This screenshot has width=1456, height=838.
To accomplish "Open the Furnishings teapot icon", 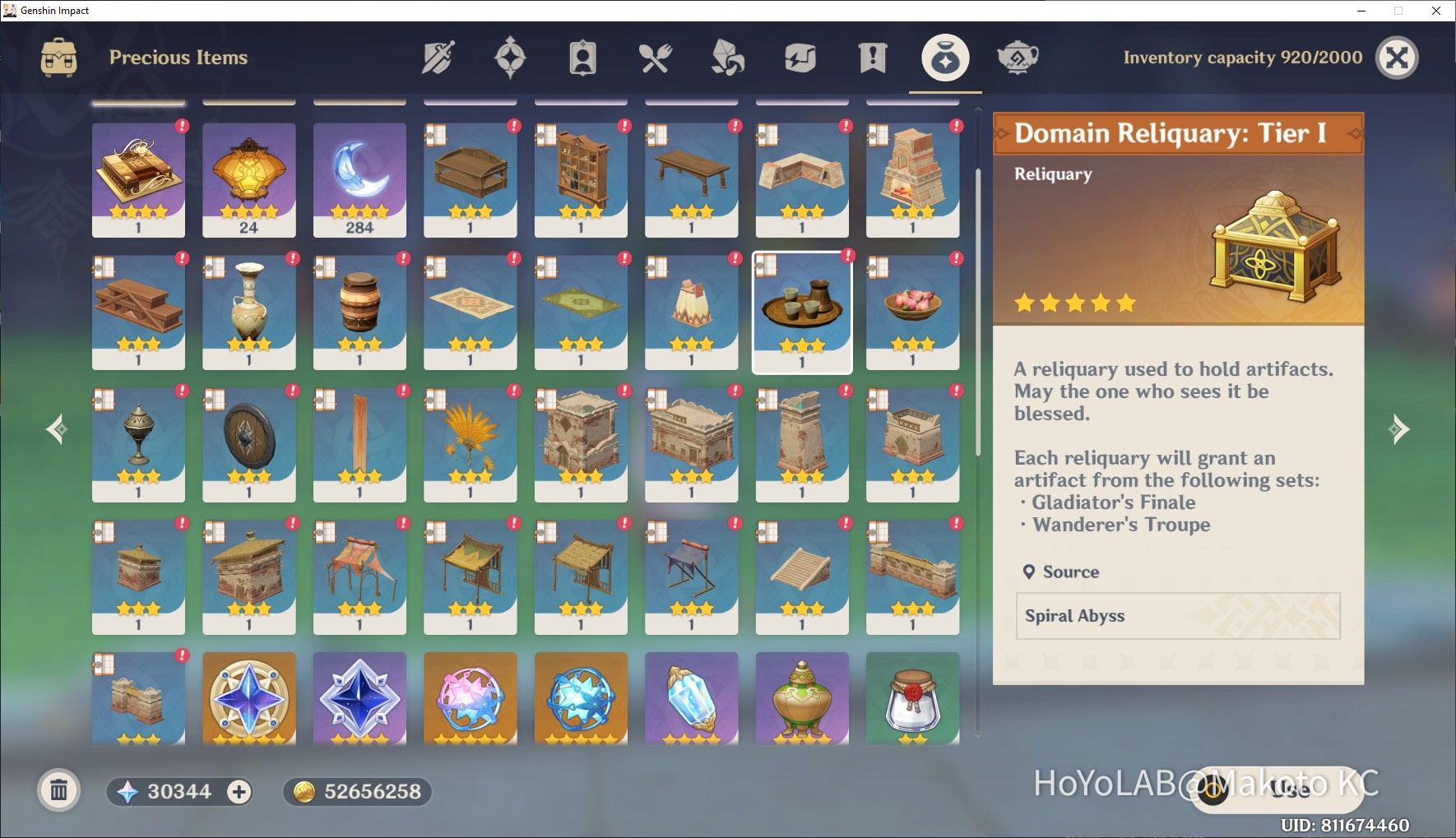I will [x=1018, y=57].
